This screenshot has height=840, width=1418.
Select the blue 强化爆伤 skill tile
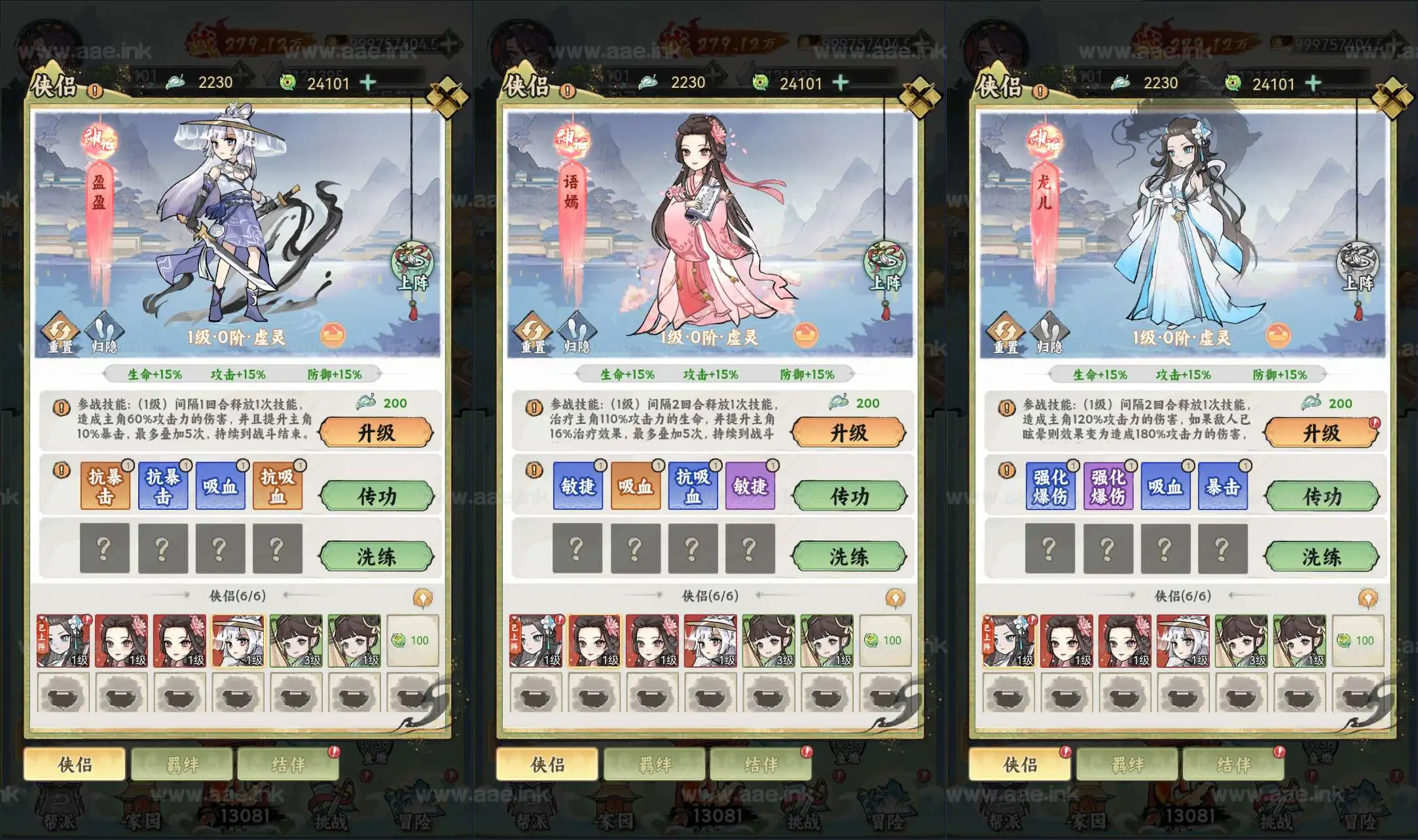1050,486
